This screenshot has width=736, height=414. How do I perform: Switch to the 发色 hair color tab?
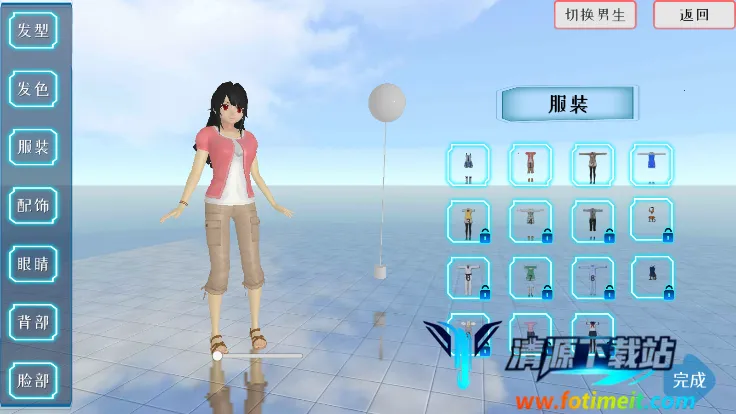pyautogui.click(x=33, y=89)
